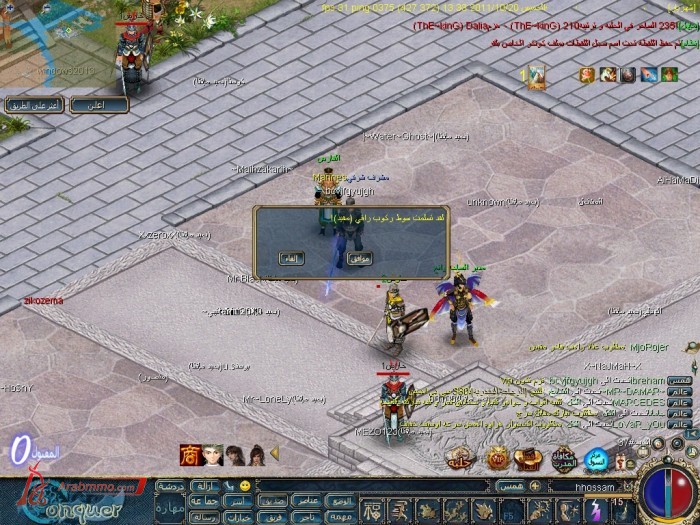Open the smiley emoticon picker in chat

click(246, 485)
